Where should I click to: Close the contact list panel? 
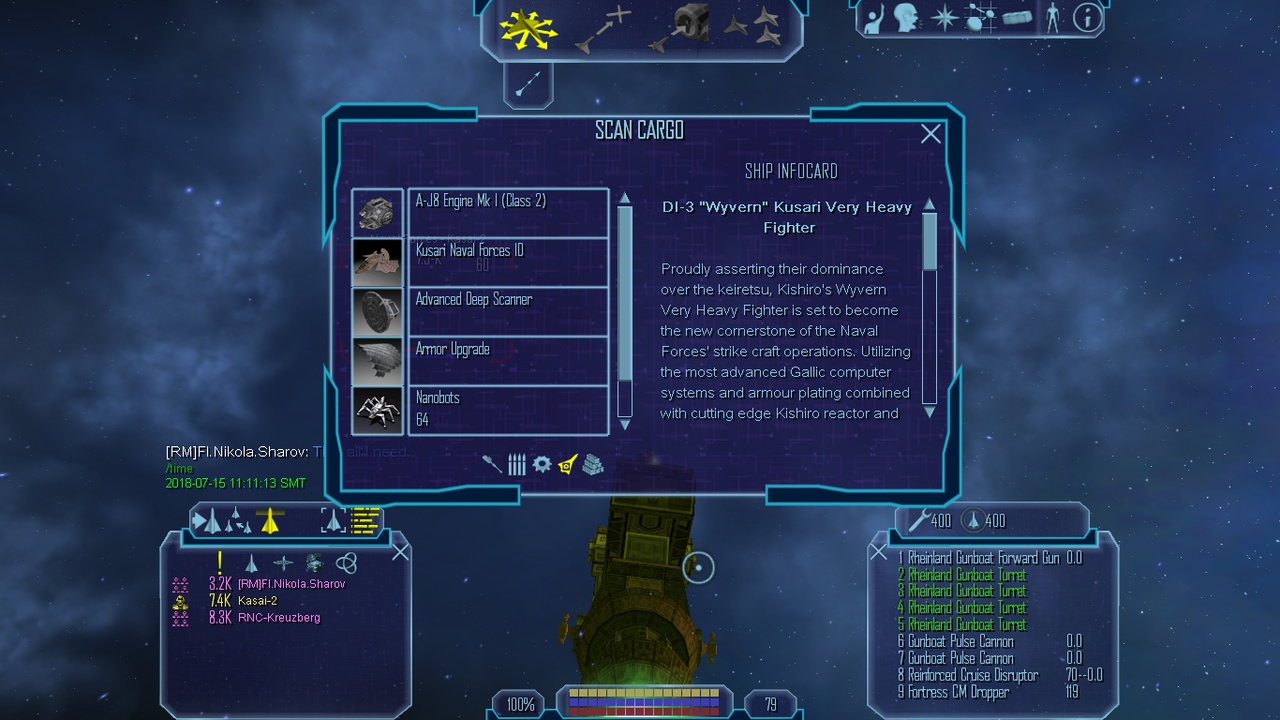pyautogui.click(x=400, y=552)
